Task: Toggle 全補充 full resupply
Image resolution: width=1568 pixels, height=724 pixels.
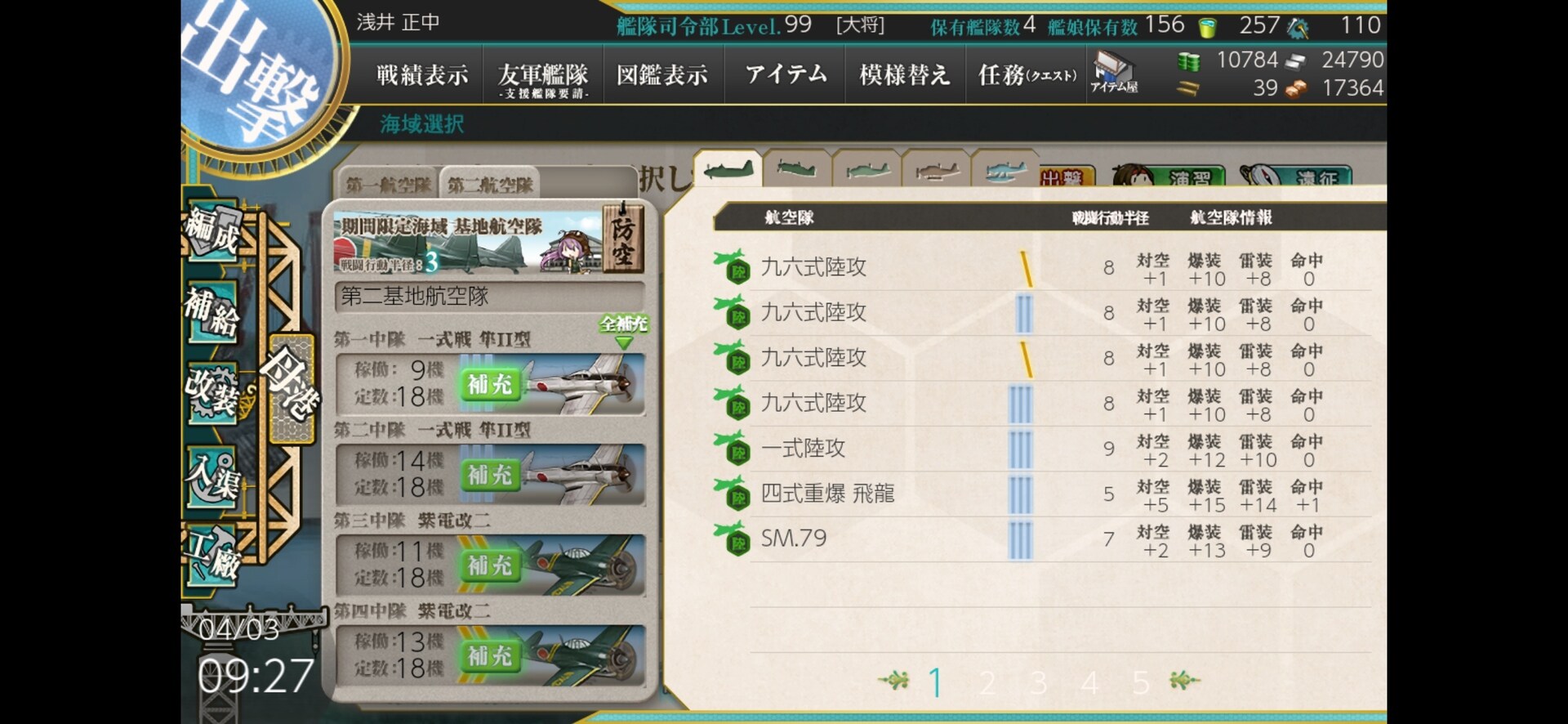Action: [x=623, y=325]
